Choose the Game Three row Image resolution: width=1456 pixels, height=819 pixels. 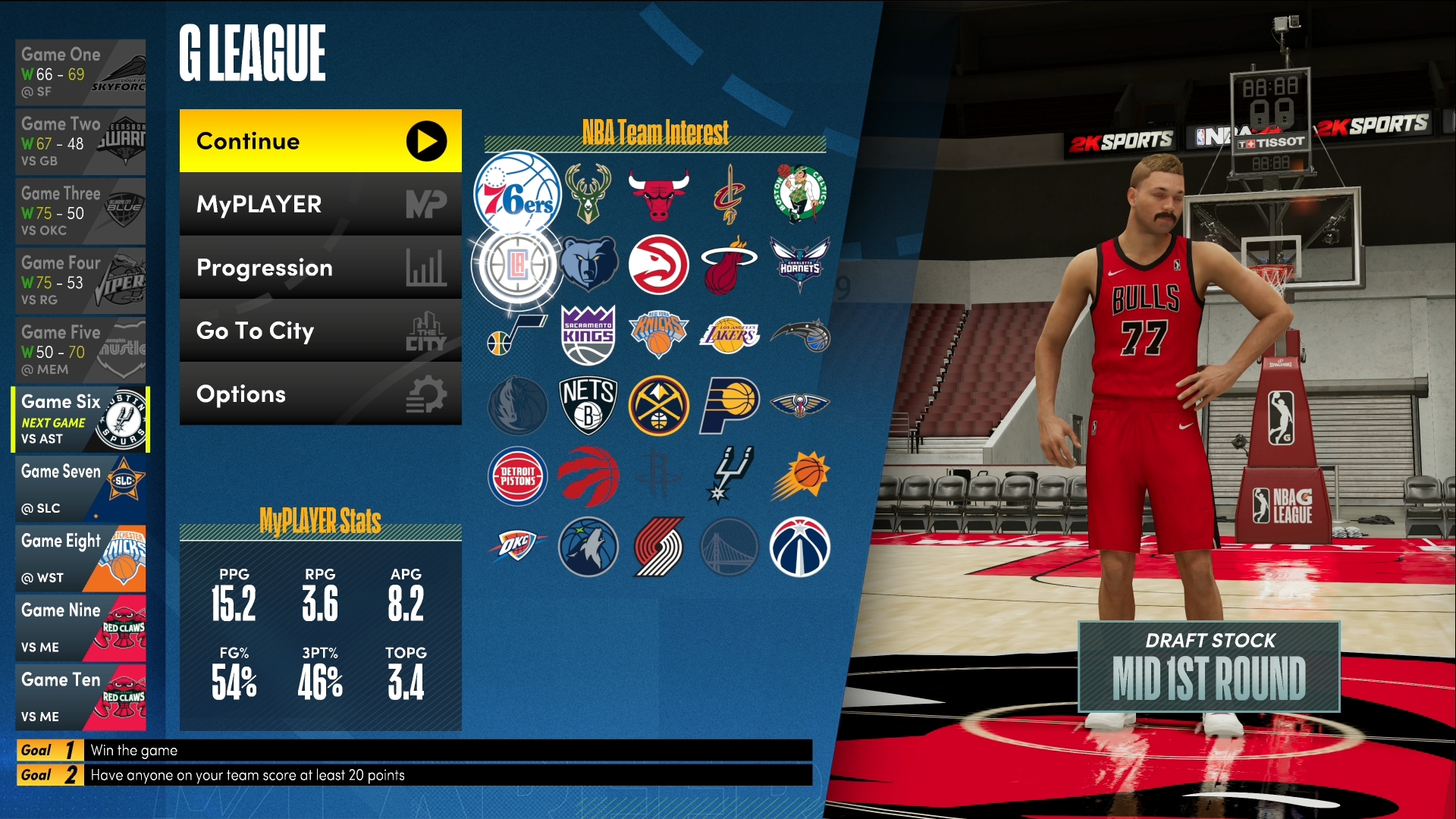coord(80,212)
